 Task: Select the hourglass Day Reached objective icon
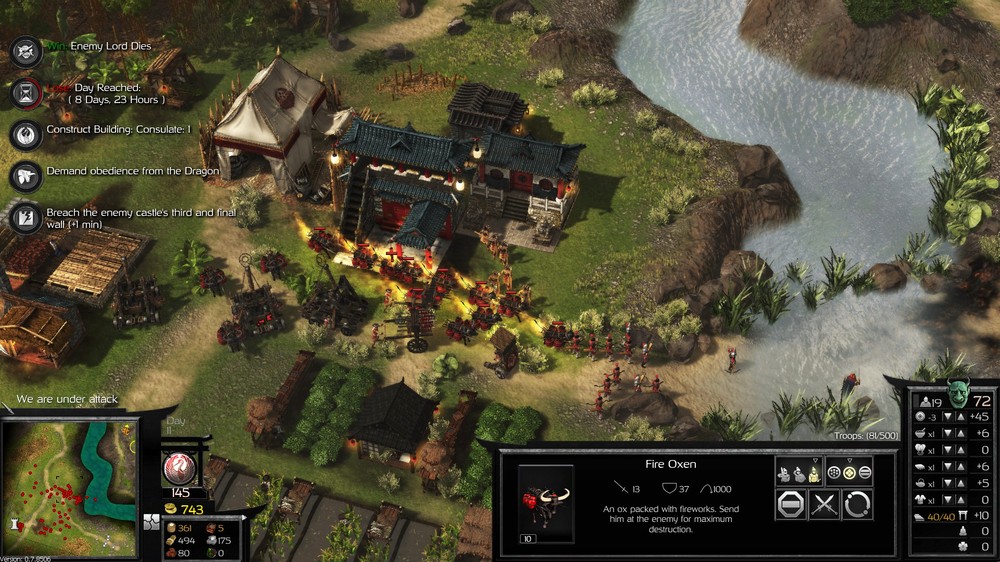tap(26, 92)
